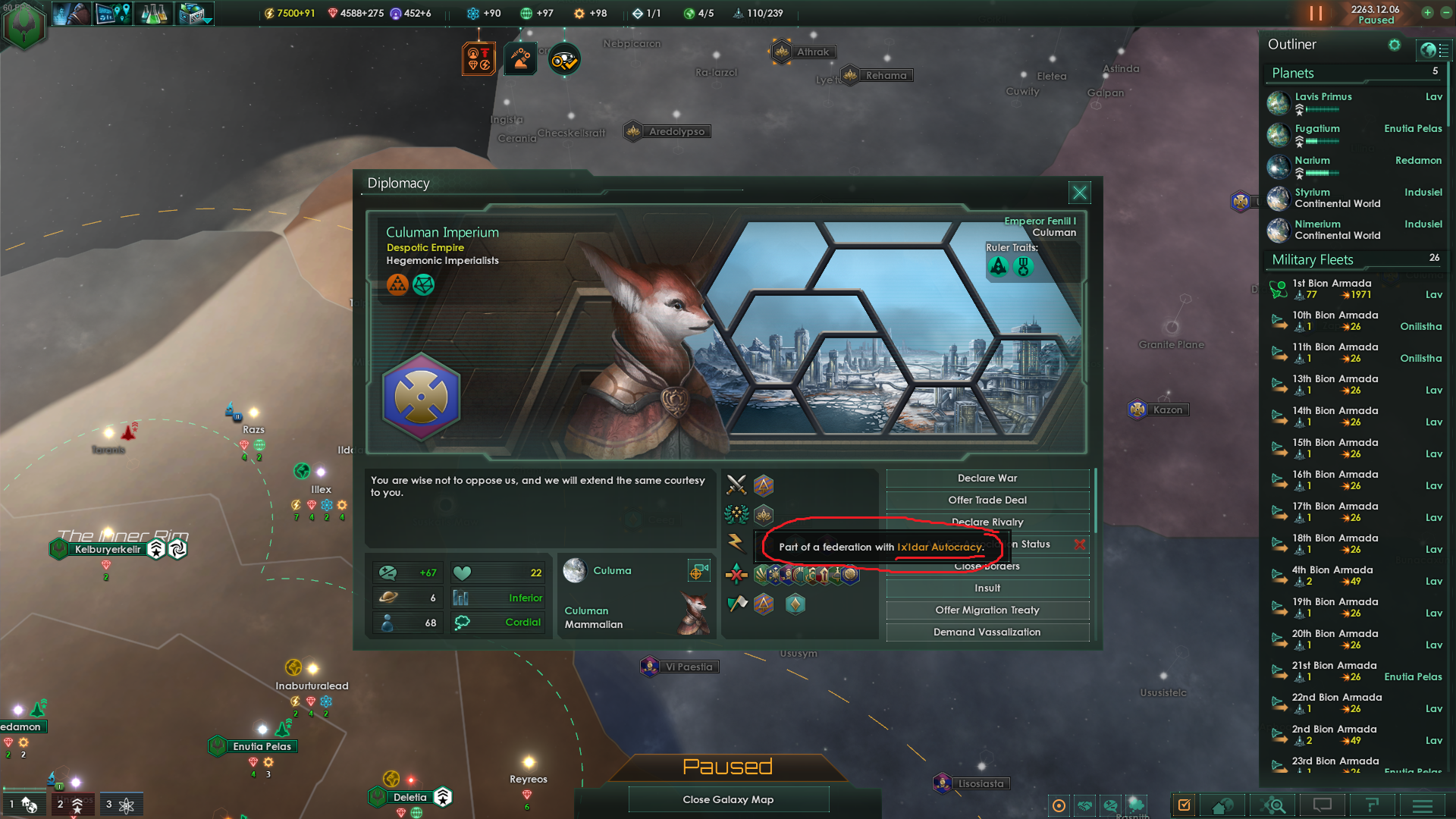Viewport: 1456px width, 819px height.
Task: Open the hamburger game menu icon bottom right
Action: click(1421, 806)
